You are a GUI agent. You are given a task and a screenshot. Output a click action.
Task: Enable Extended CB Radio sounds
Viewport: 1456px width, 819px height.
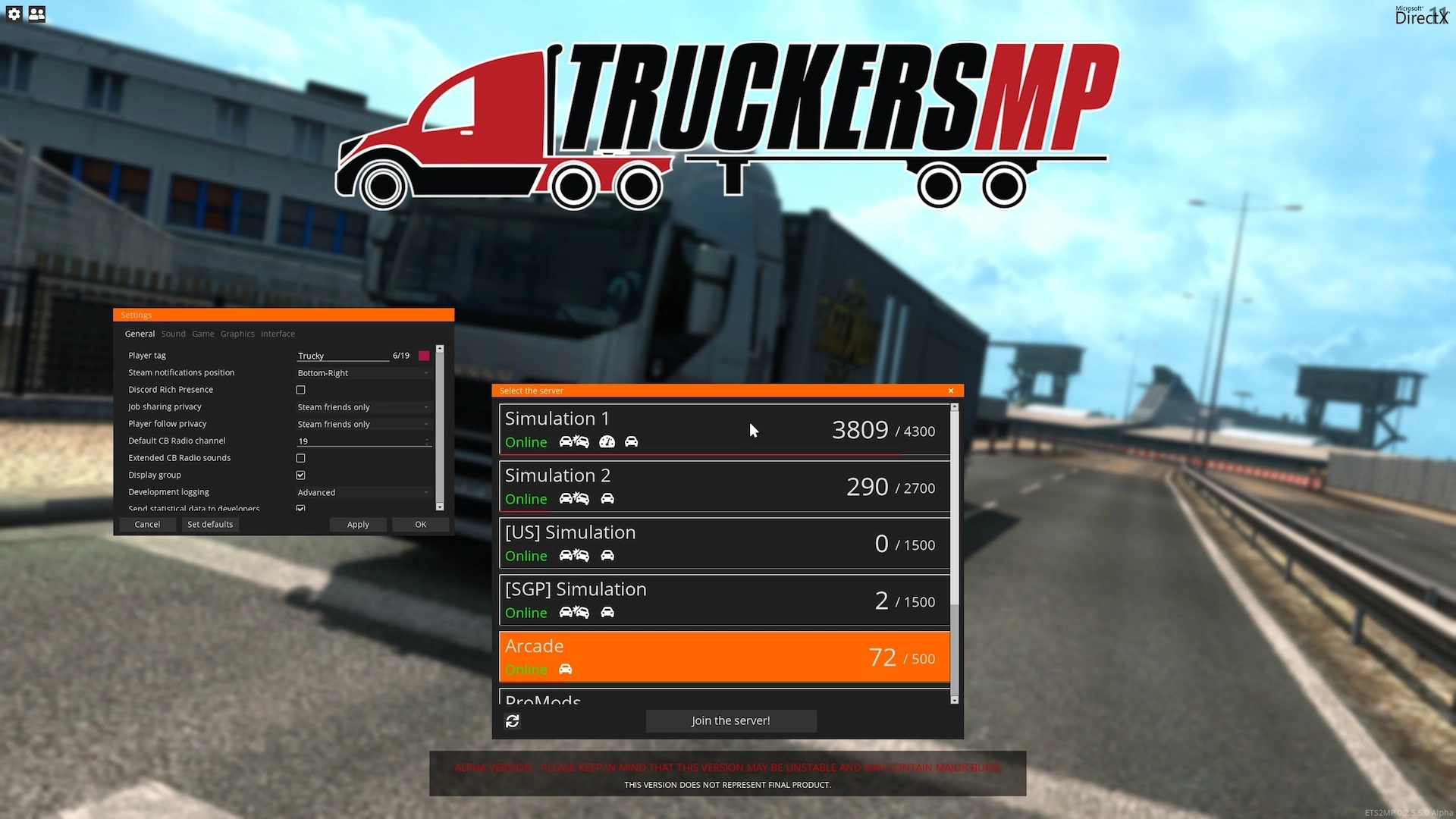301,458
